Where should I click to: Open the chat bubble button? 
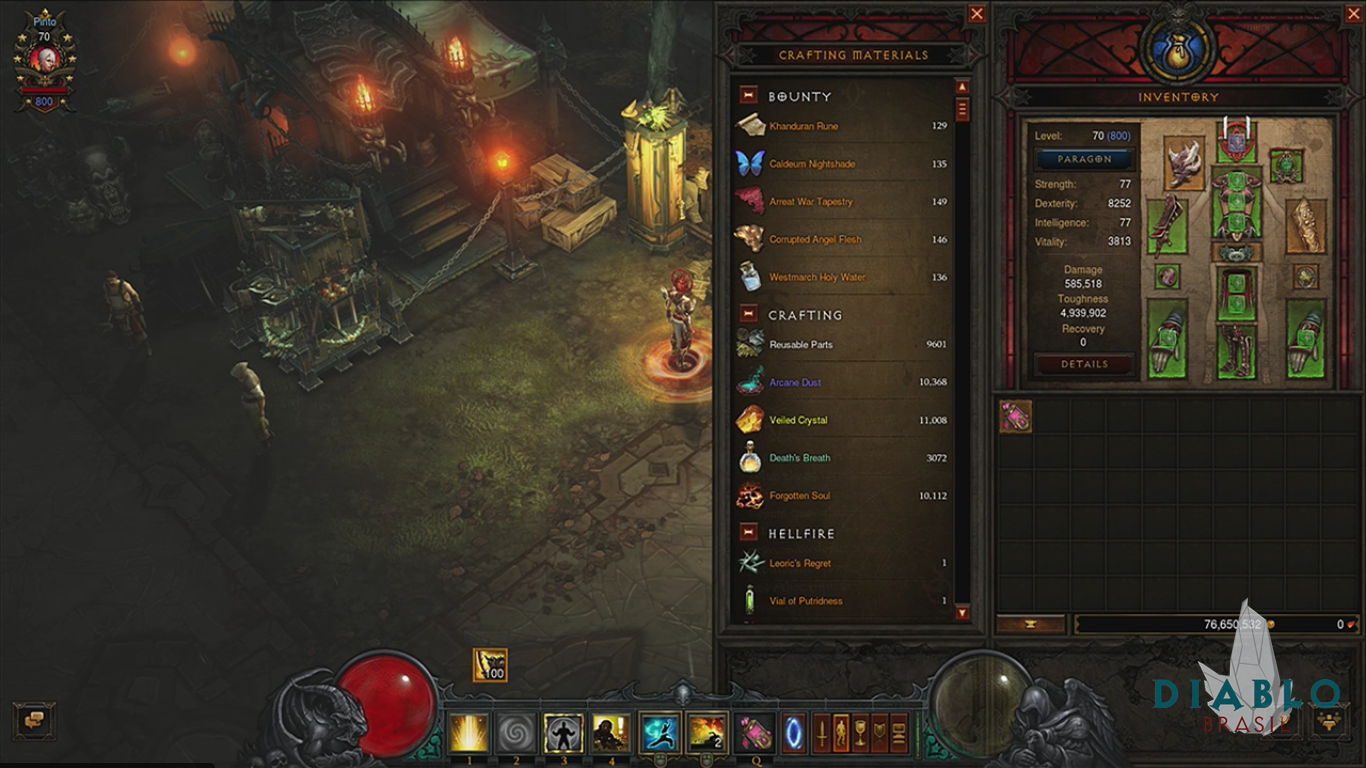click(x=34, y=721)
